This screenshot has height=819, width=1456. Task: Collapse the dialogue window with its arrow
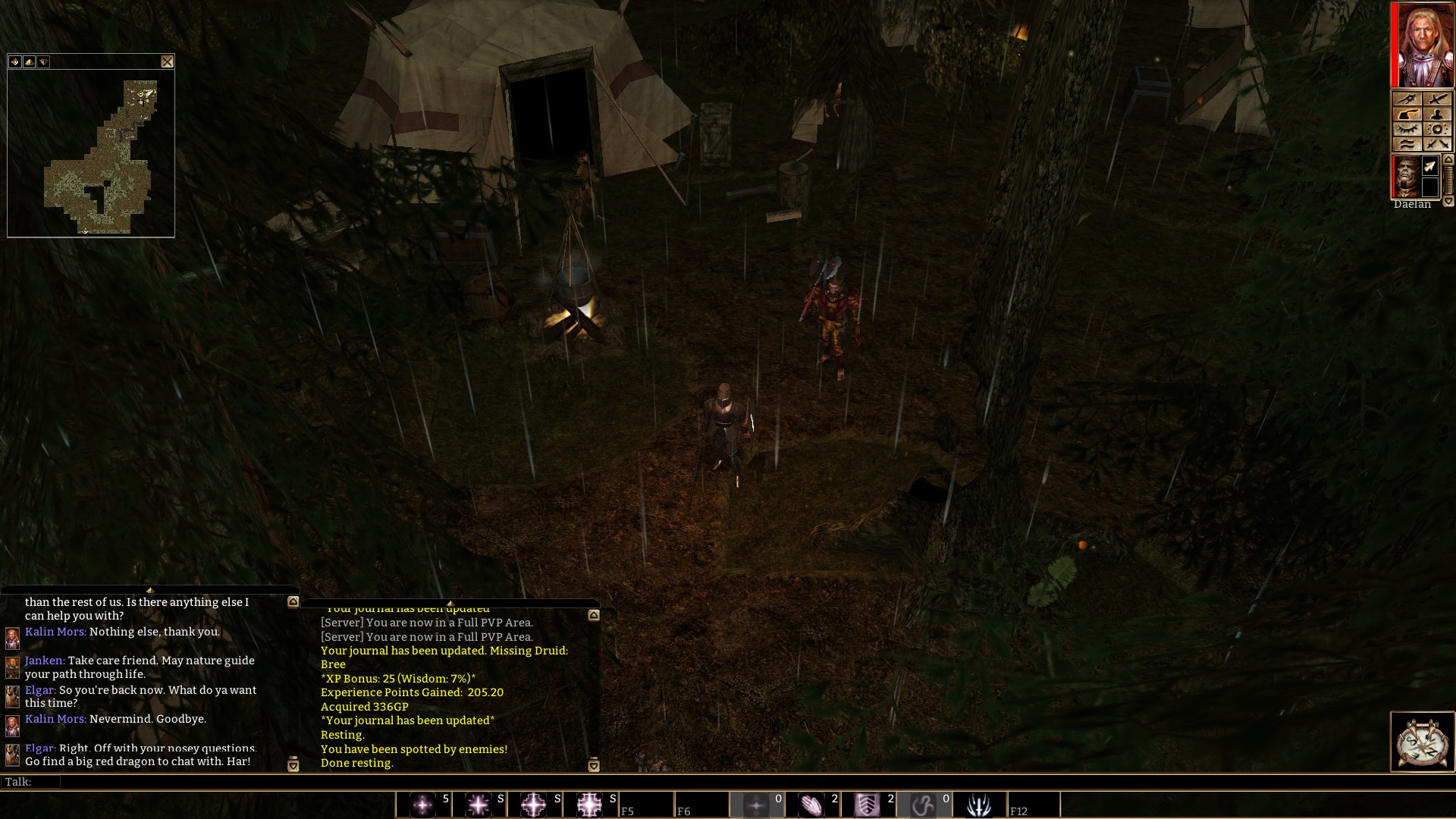point(293,603)
